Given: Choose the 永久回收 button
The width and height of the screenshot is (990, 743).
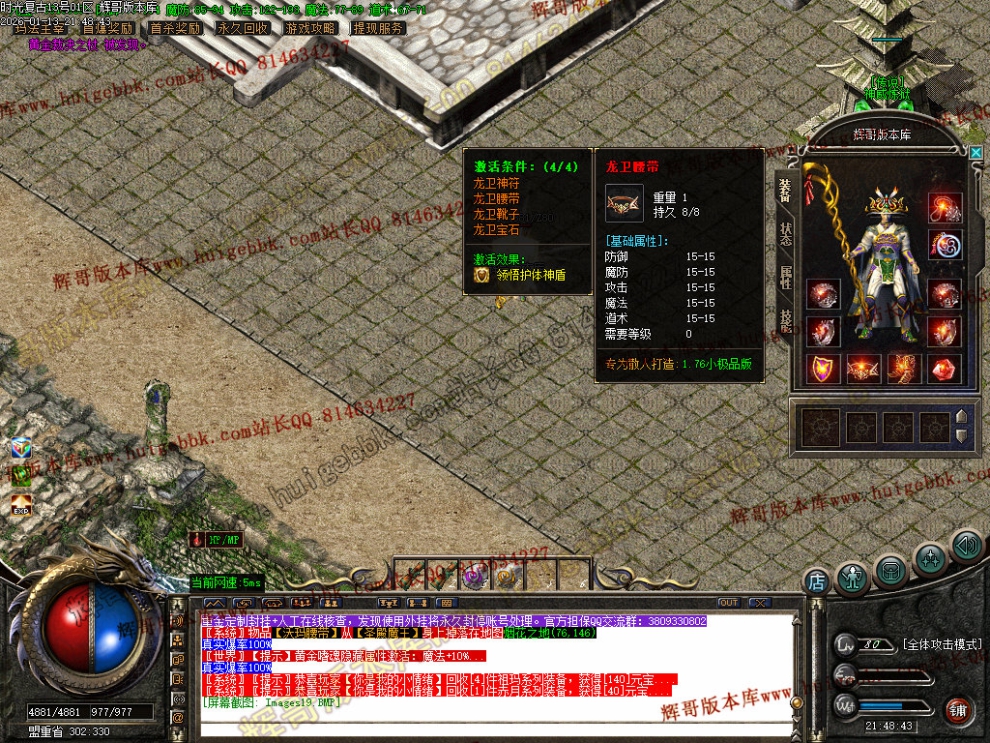Looking at the screenshot, I should 243,28.
